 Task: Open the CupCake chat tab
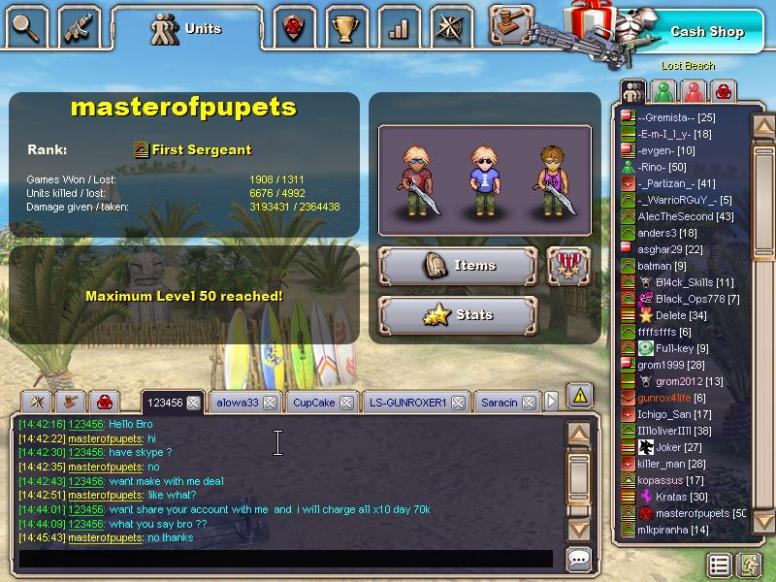pos(313,403)
